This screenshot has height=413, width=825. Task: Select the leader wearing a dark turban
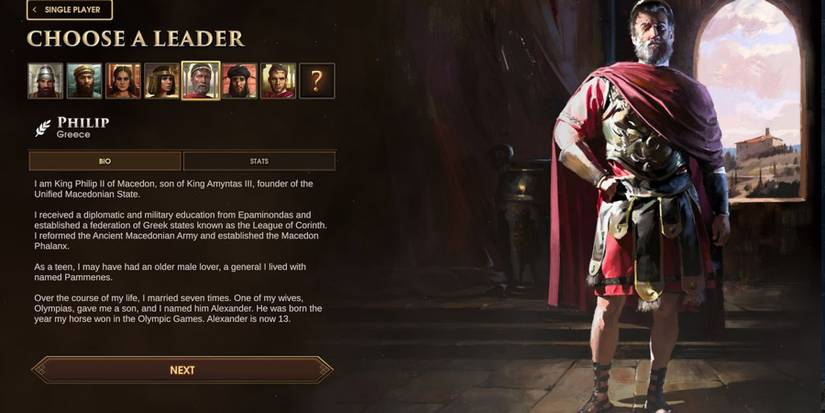240,81
